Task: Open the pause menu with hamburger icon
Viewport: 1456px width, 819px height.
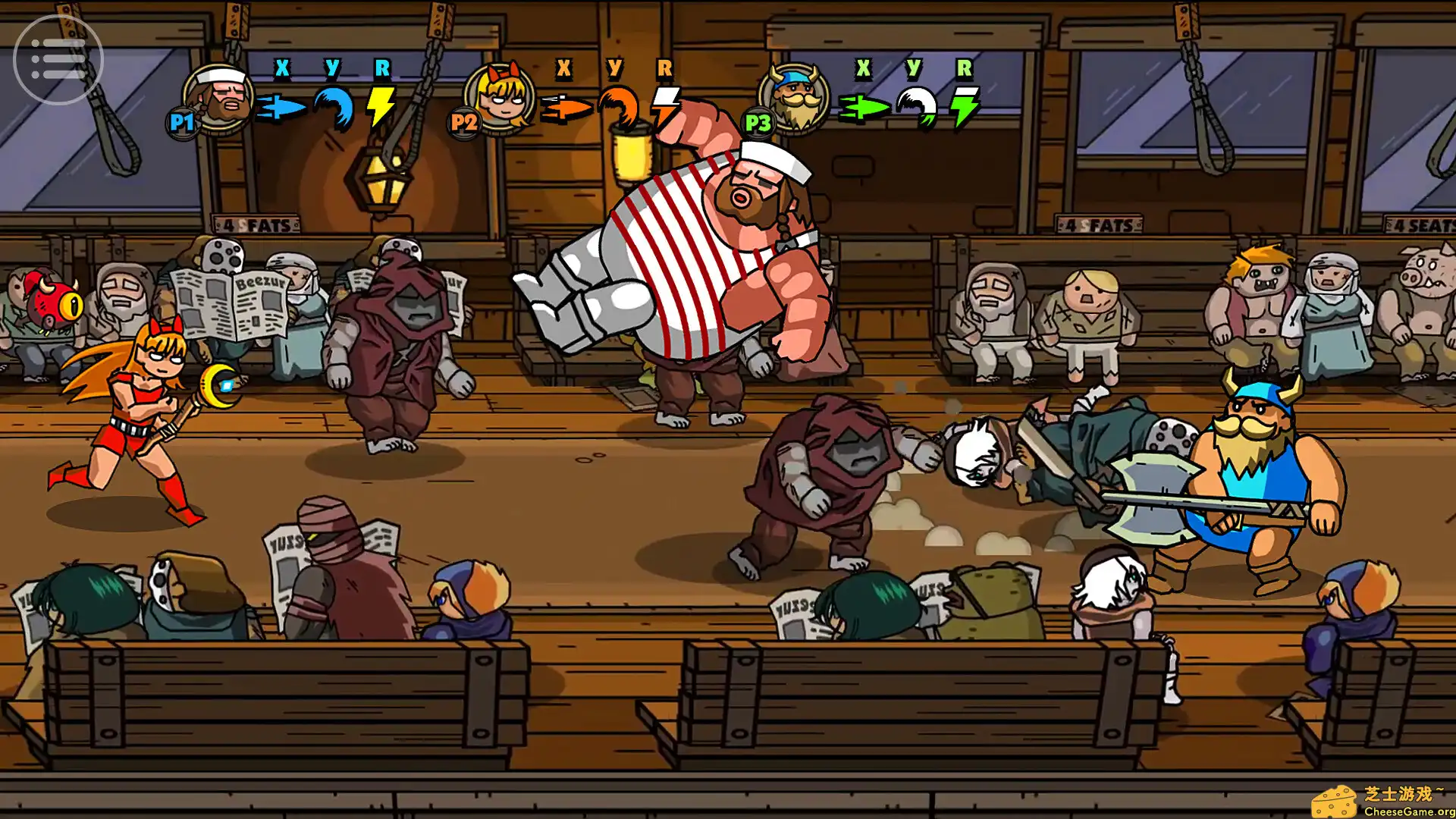Action: click(x=58, y=58)
